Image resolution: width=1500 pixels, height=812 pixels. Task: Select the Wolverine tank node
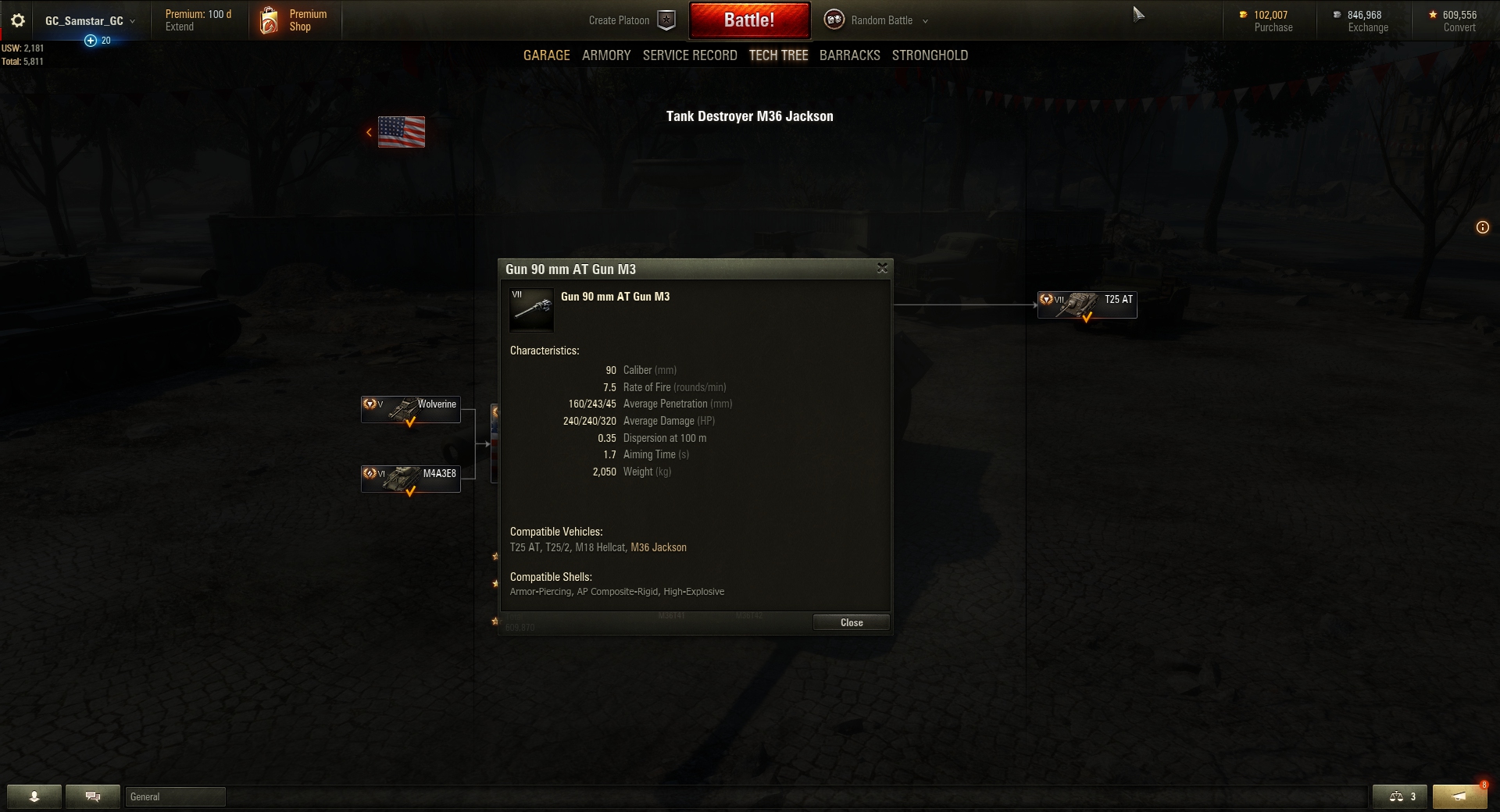coord(410,409)
